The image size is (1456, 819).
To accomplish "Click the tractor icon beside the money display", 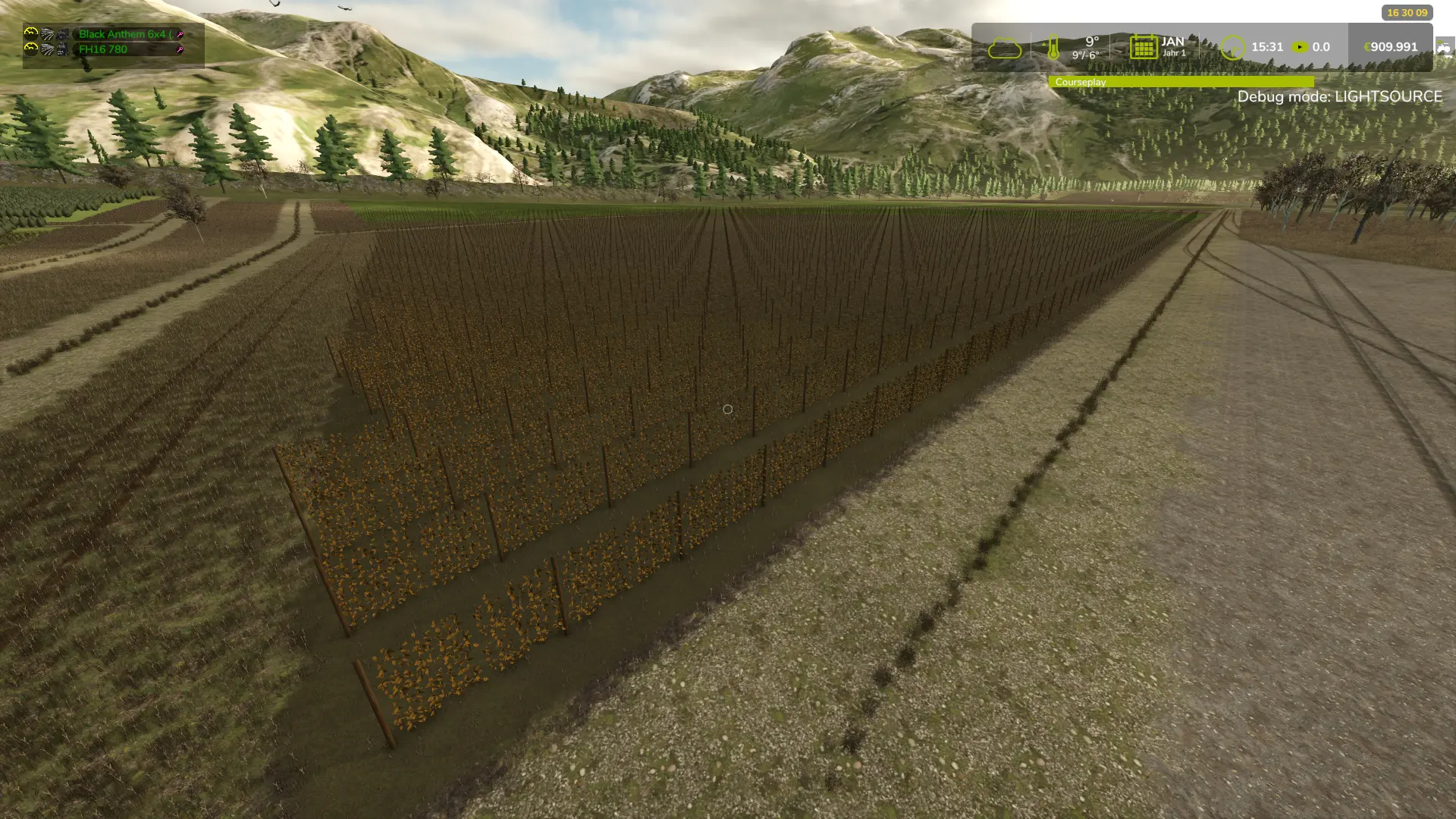I will (1443, 48).
